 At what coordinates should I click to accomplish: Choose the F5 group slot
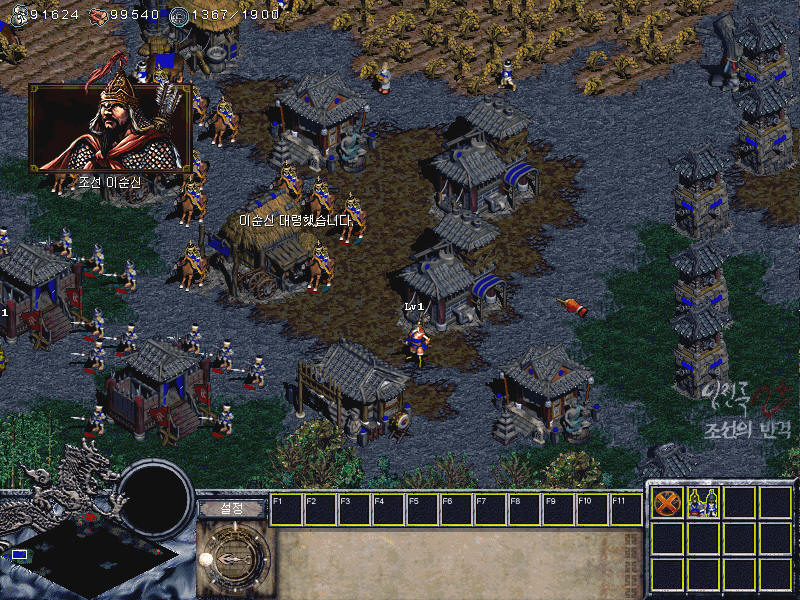[x=422, y=509]
